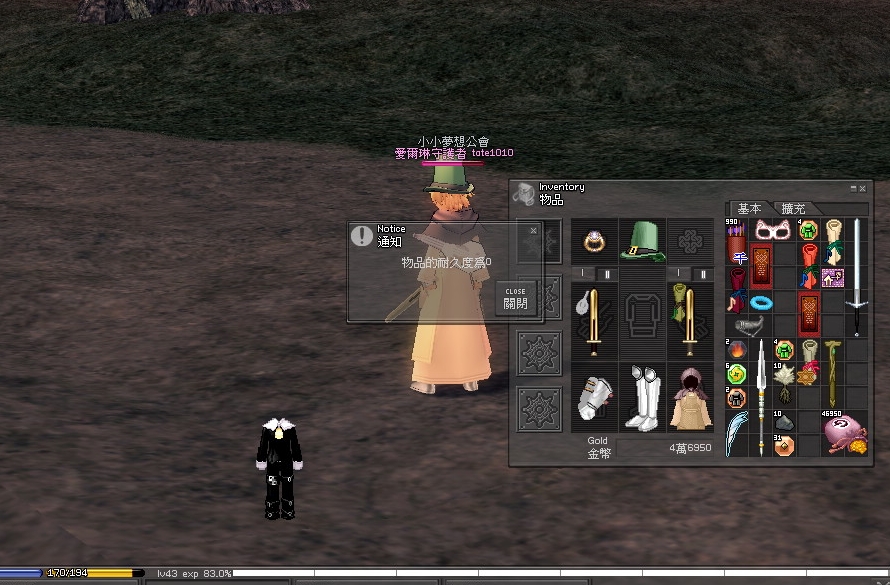
Task: Pick the equipped ring accessory slot
Action: tap(594, 242)
